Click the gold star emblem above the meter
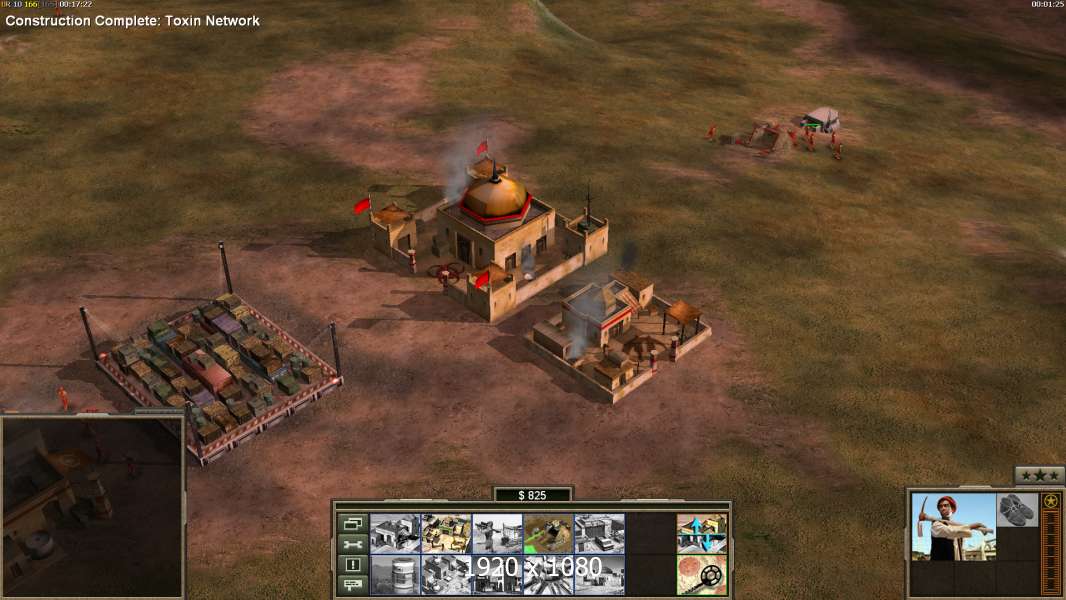The width and height of the screenshot is (1066, 600). click(1050, 501)
